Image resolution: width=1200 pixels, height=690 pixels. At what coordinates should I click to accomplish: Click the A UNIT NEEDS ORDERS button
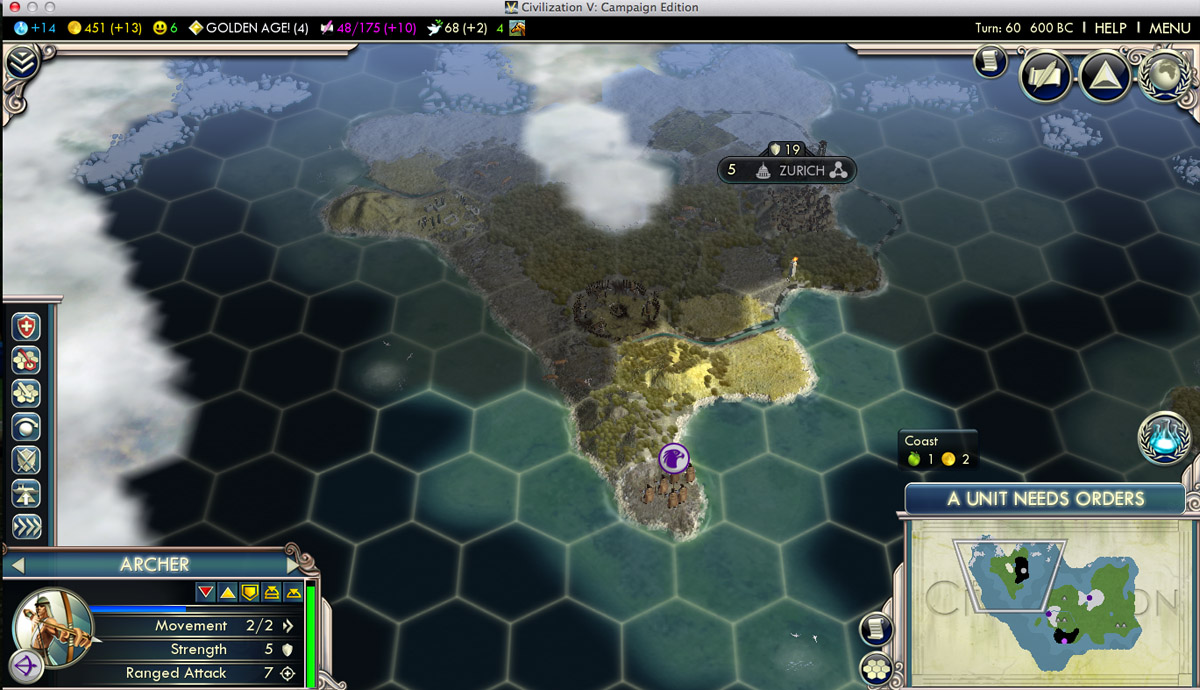click(x=1045, y=499)
